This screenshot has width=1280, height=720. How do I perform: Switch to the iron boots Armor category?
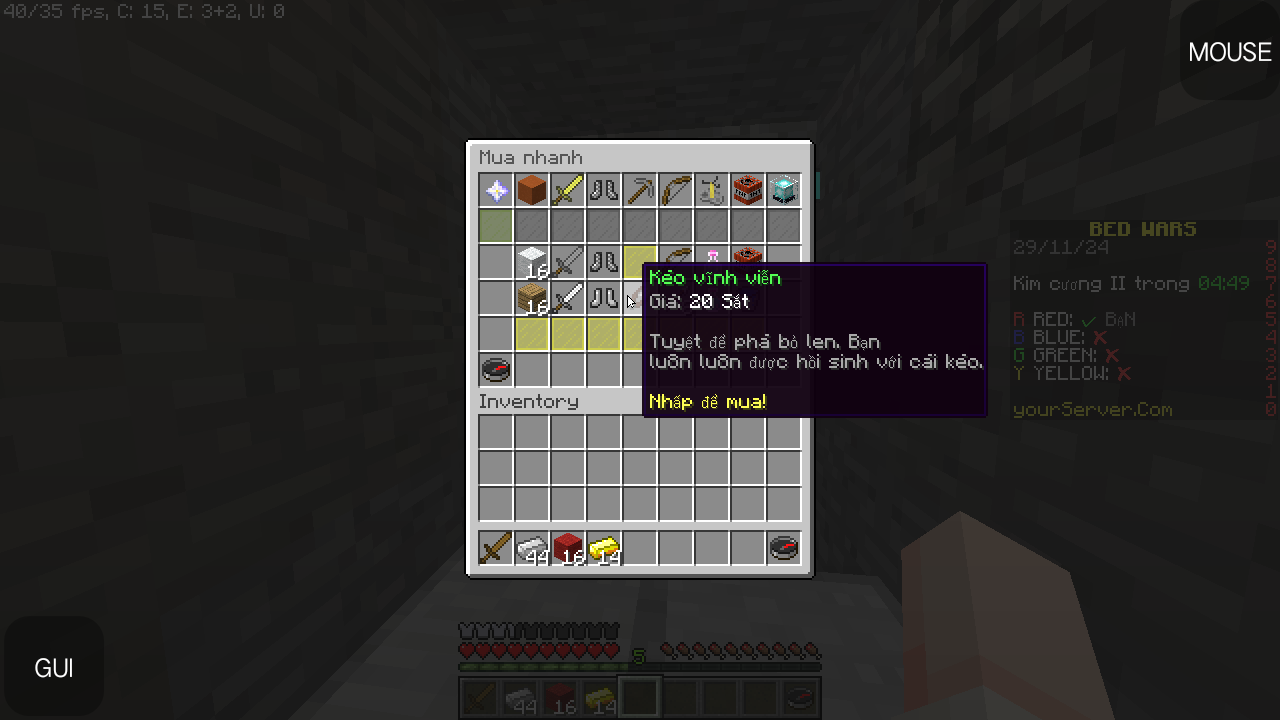click(x=604, y=190)
